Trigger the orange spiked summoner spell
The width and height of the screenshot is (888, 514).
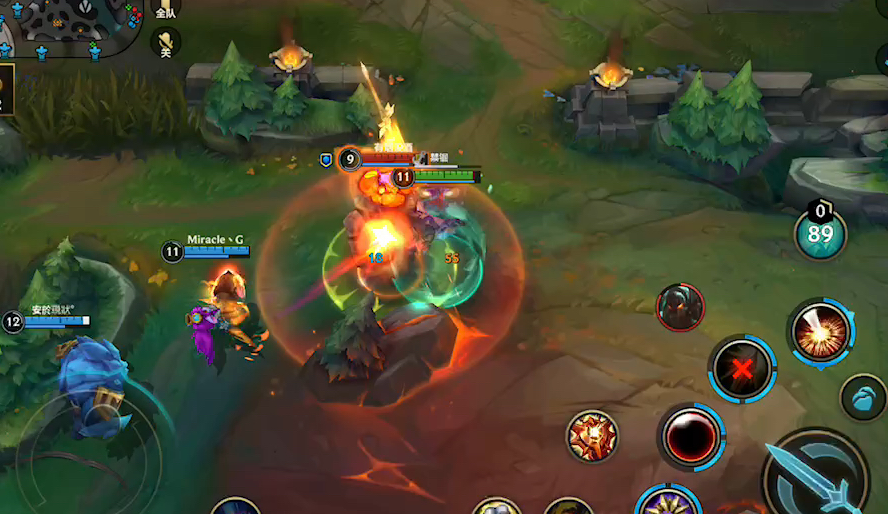point(592,436)
